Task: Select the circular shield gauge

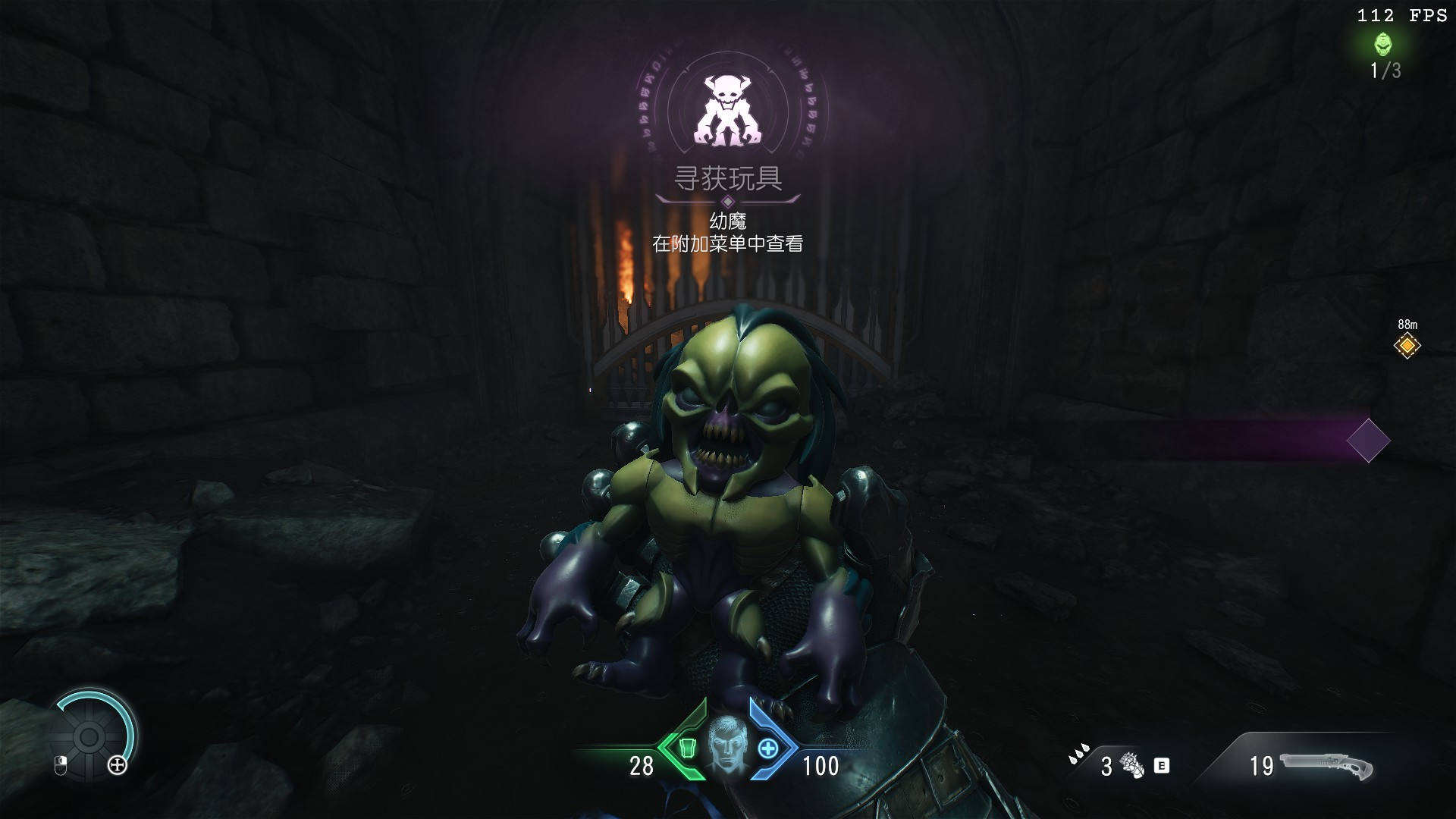Action: (x=89, y=736)
